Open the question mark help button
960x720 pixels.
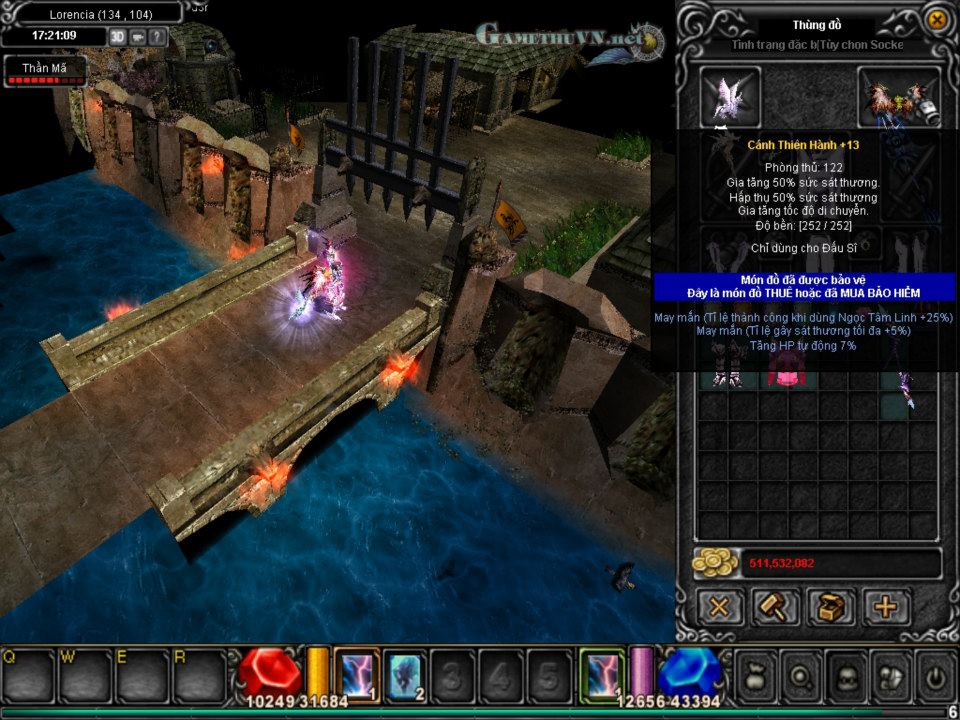157,36
